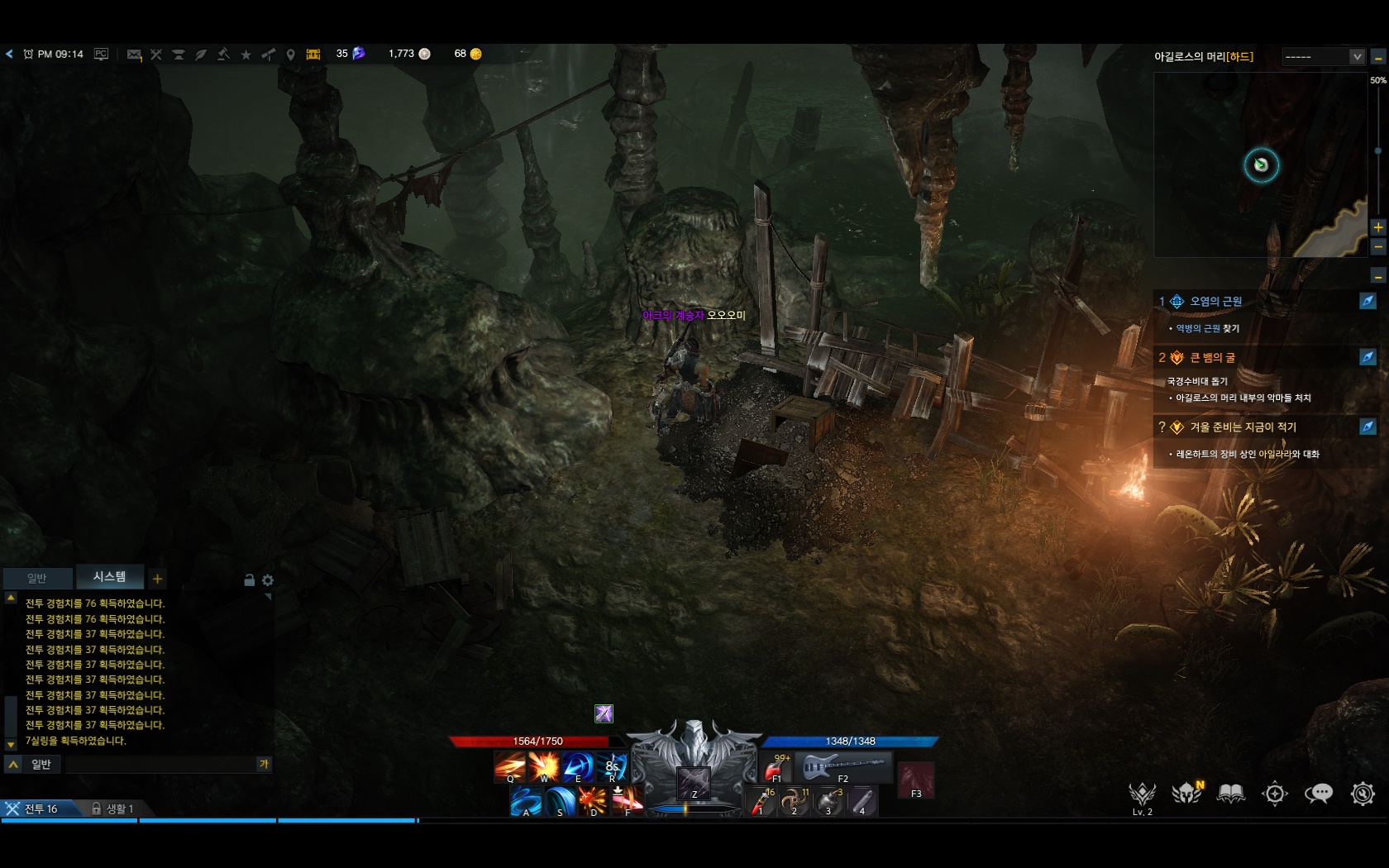Click the chat message input field
Viewport: 1389px width, 868px height.
pyautogui.click(x=161, y=765)
